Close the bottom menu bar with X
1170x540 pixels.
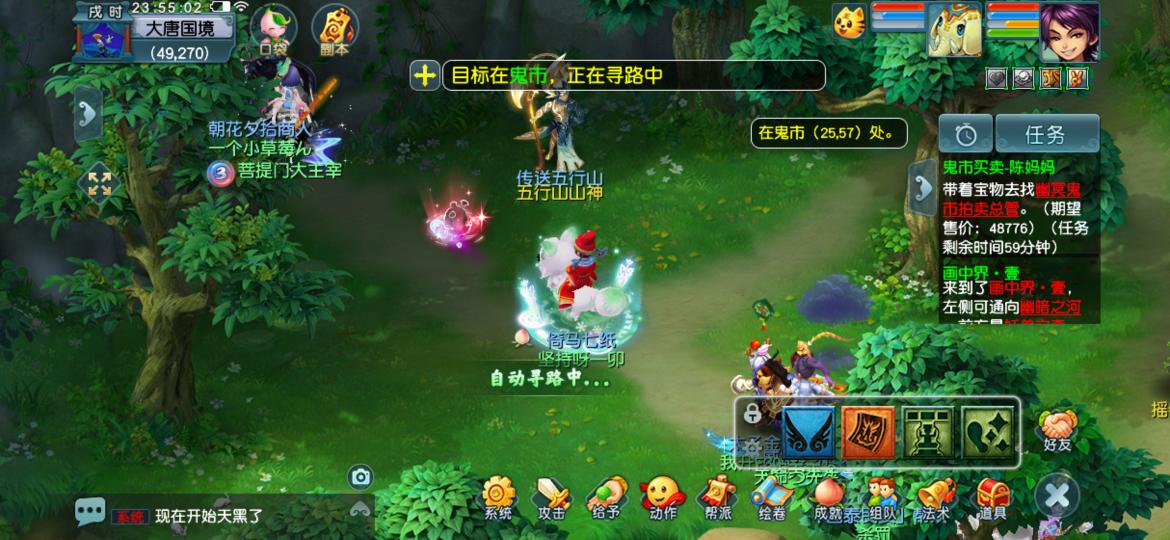click(x=1057, y=495)
